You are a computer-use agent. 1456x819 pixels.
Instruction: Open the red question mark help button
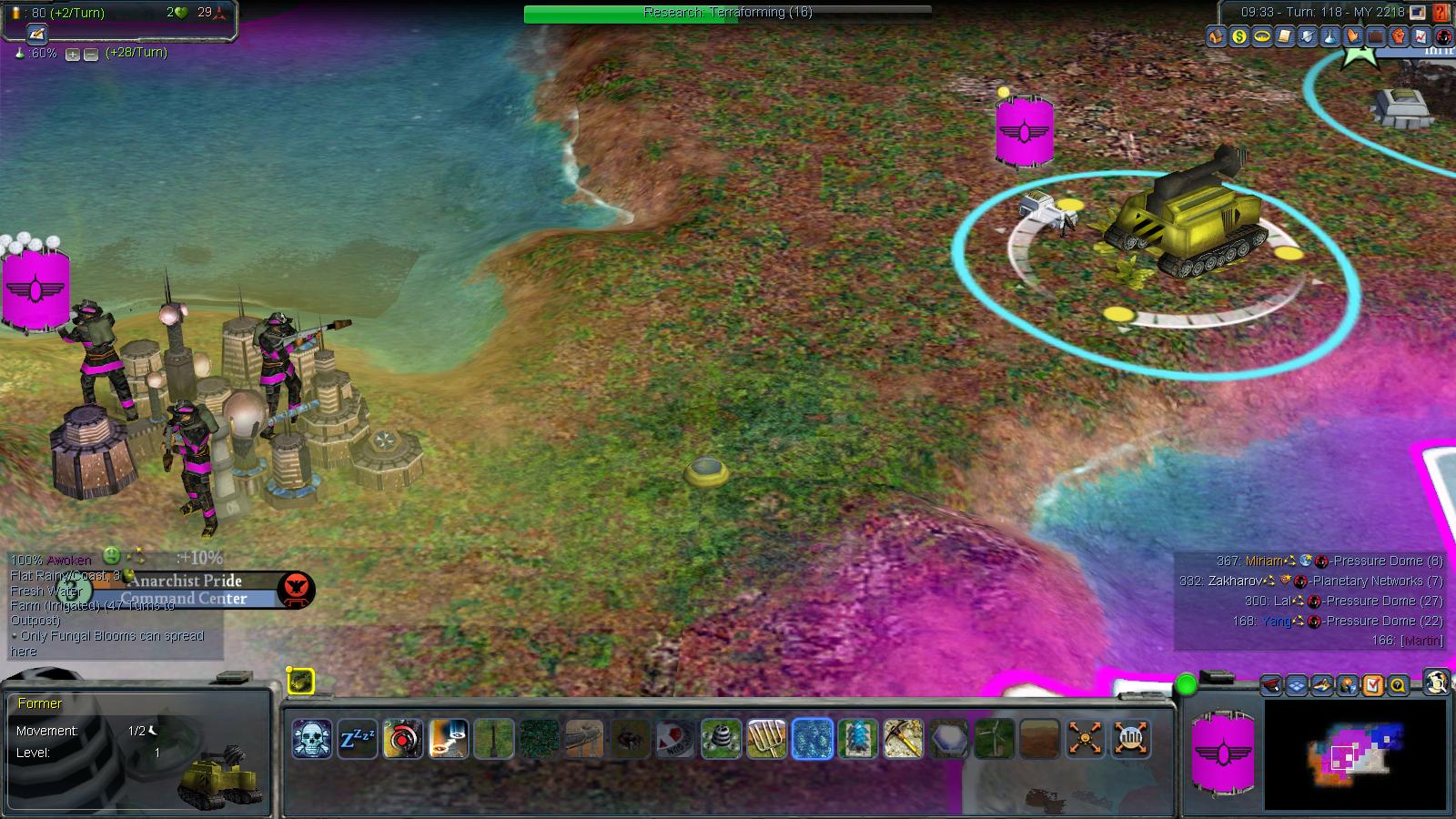click(x=1441, y=13)
